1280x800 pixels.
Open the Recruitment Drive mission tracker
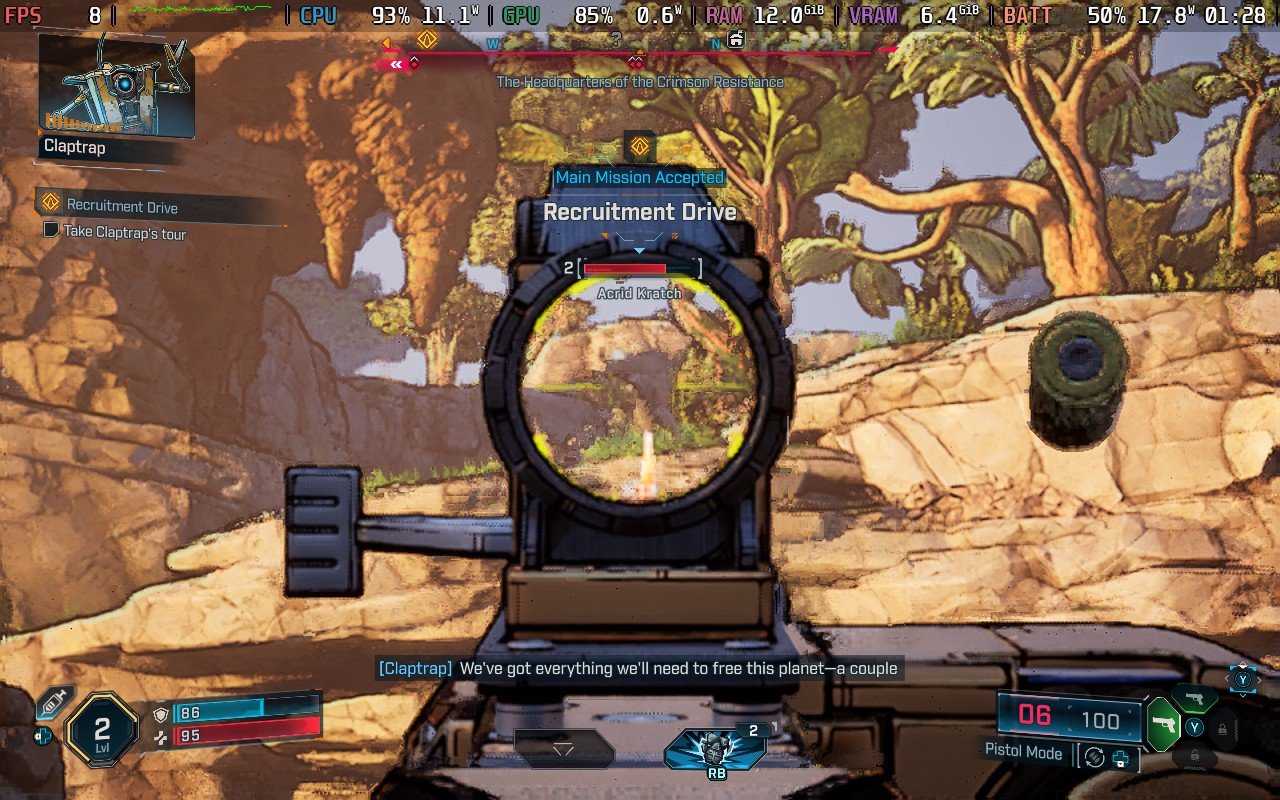click(122, 206)
